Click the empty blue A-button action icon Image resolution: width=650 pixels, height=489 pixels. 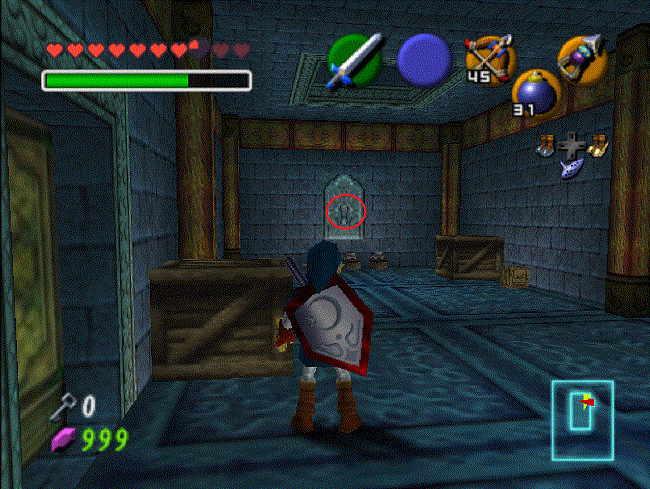pyautogui.click(x=423, y=59)
